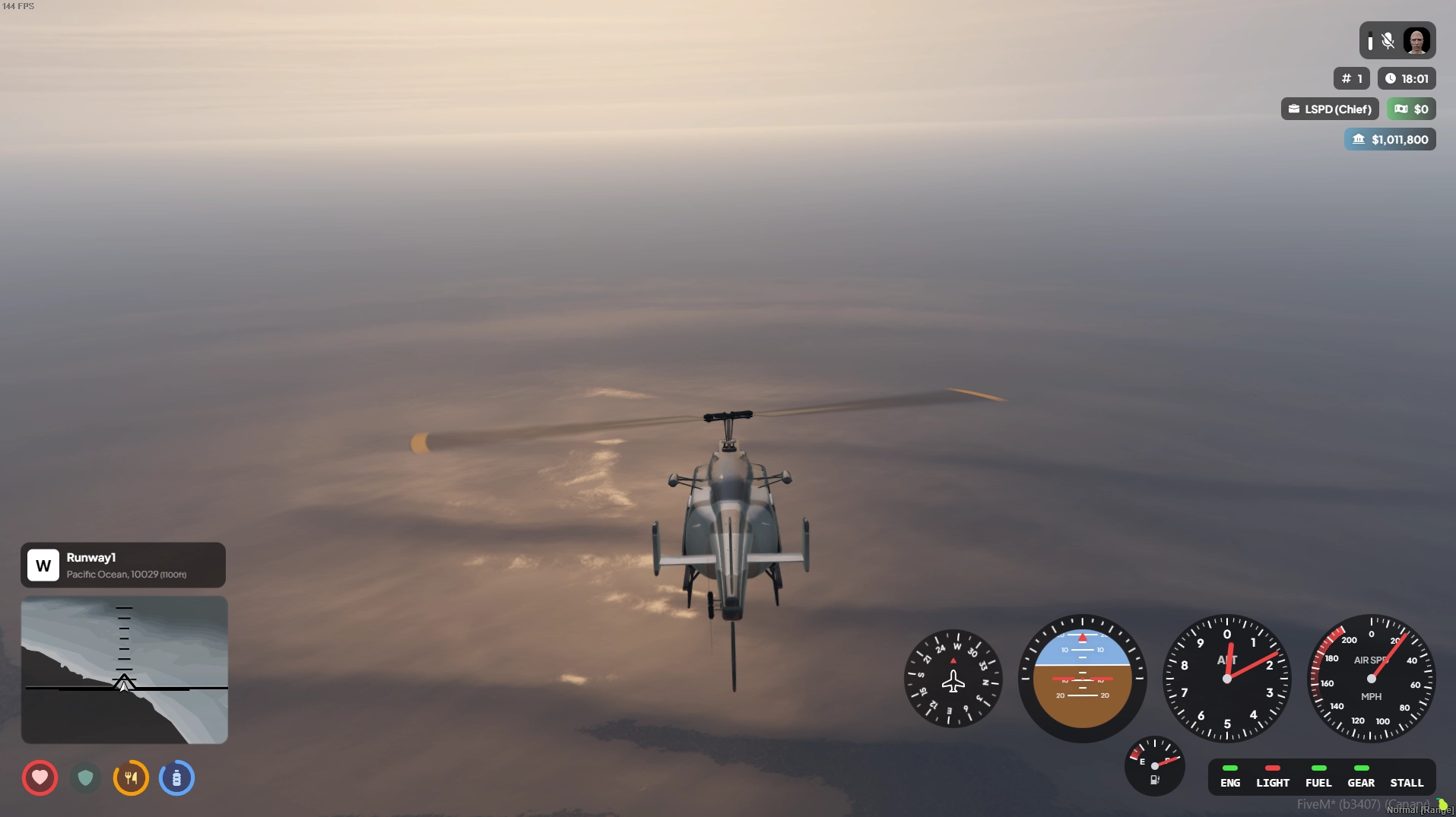This screenshot has width=1456, height=817.
Task: Click the cash icon on the $0 badge
Action: click(1400, 108)
